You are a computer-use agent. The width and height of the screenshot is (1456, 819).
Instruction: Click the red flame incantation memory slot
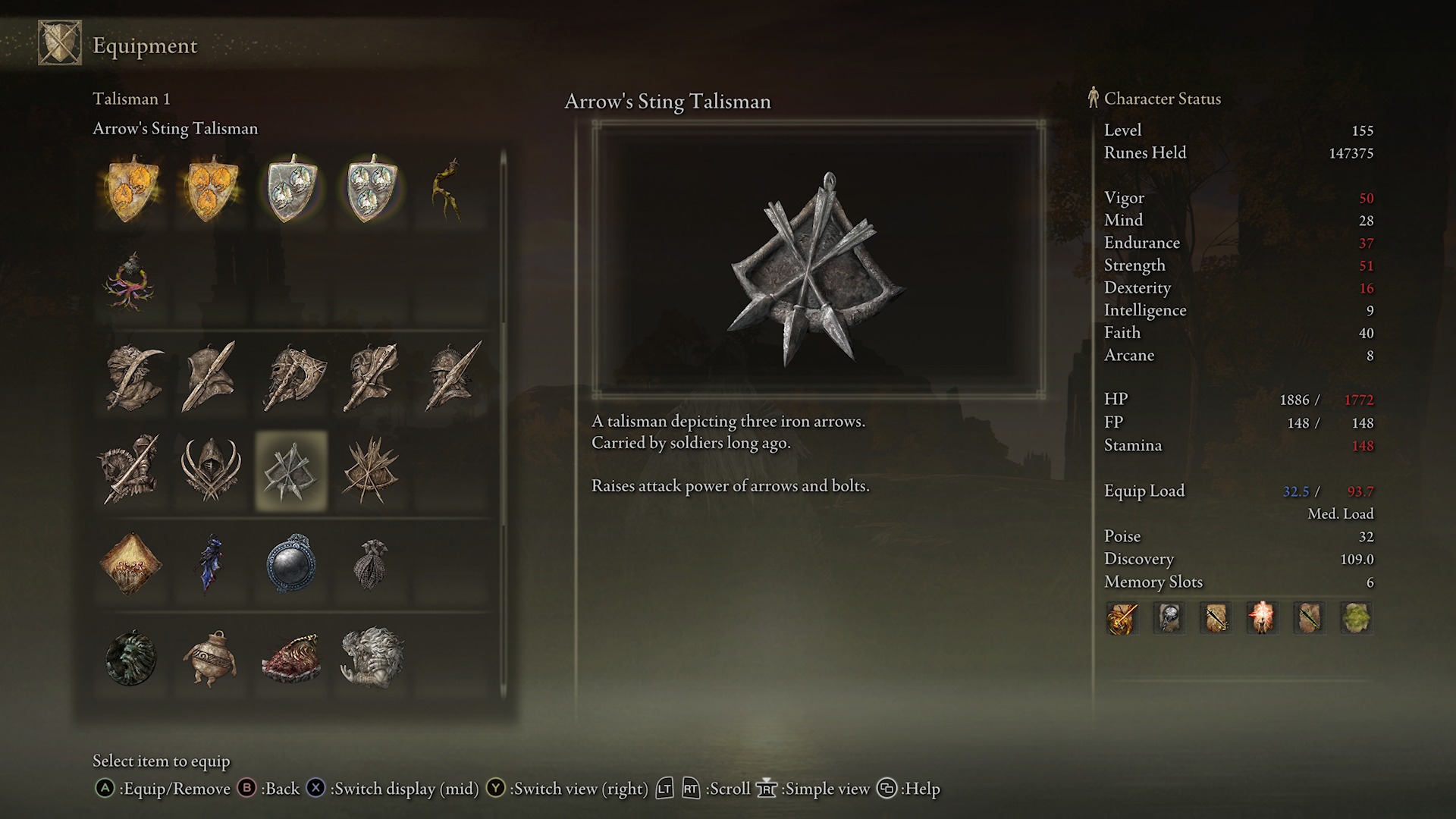(x=1263, y=618)
